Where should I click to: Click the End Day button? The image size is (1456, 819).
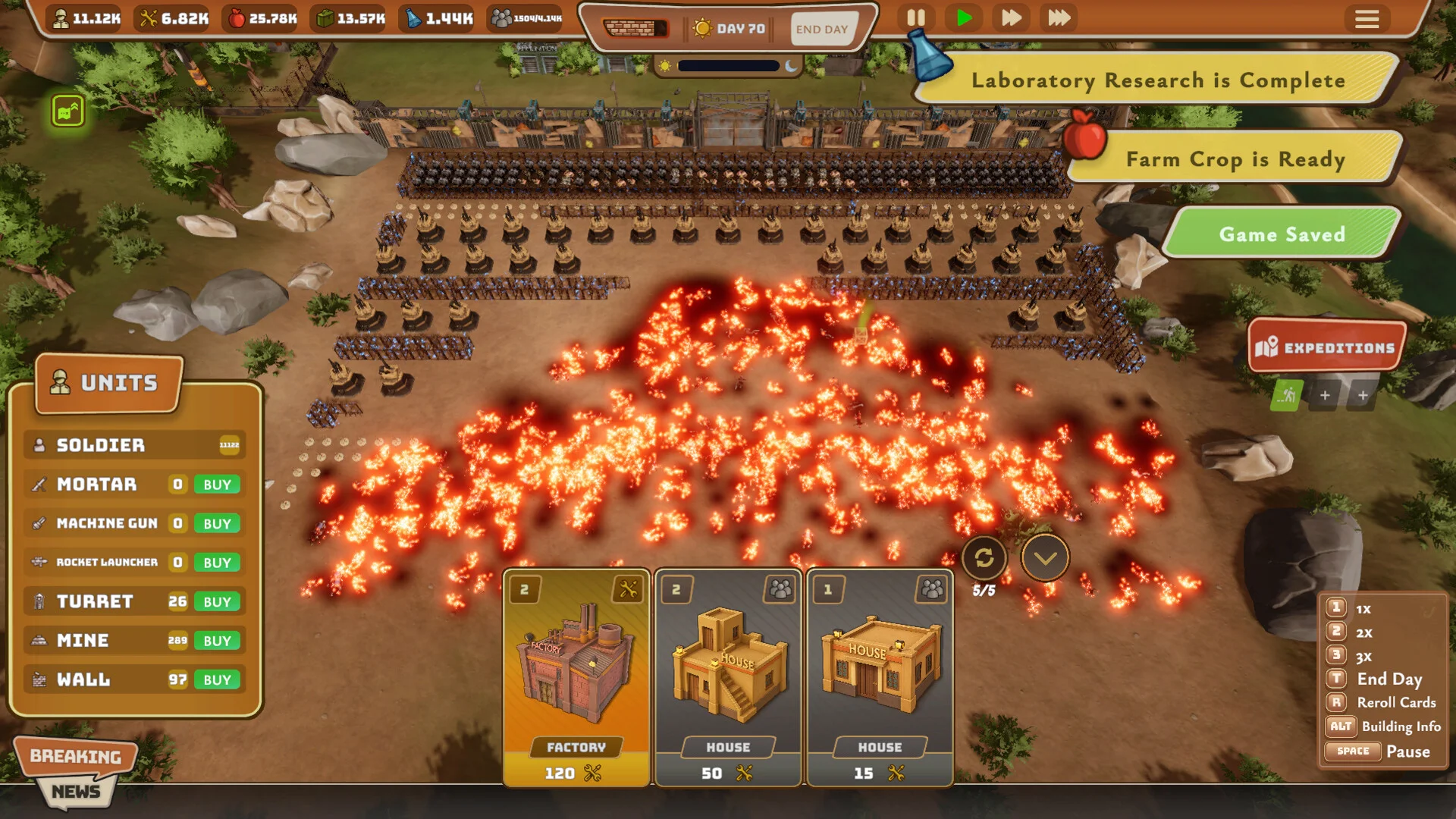[822, 29]
